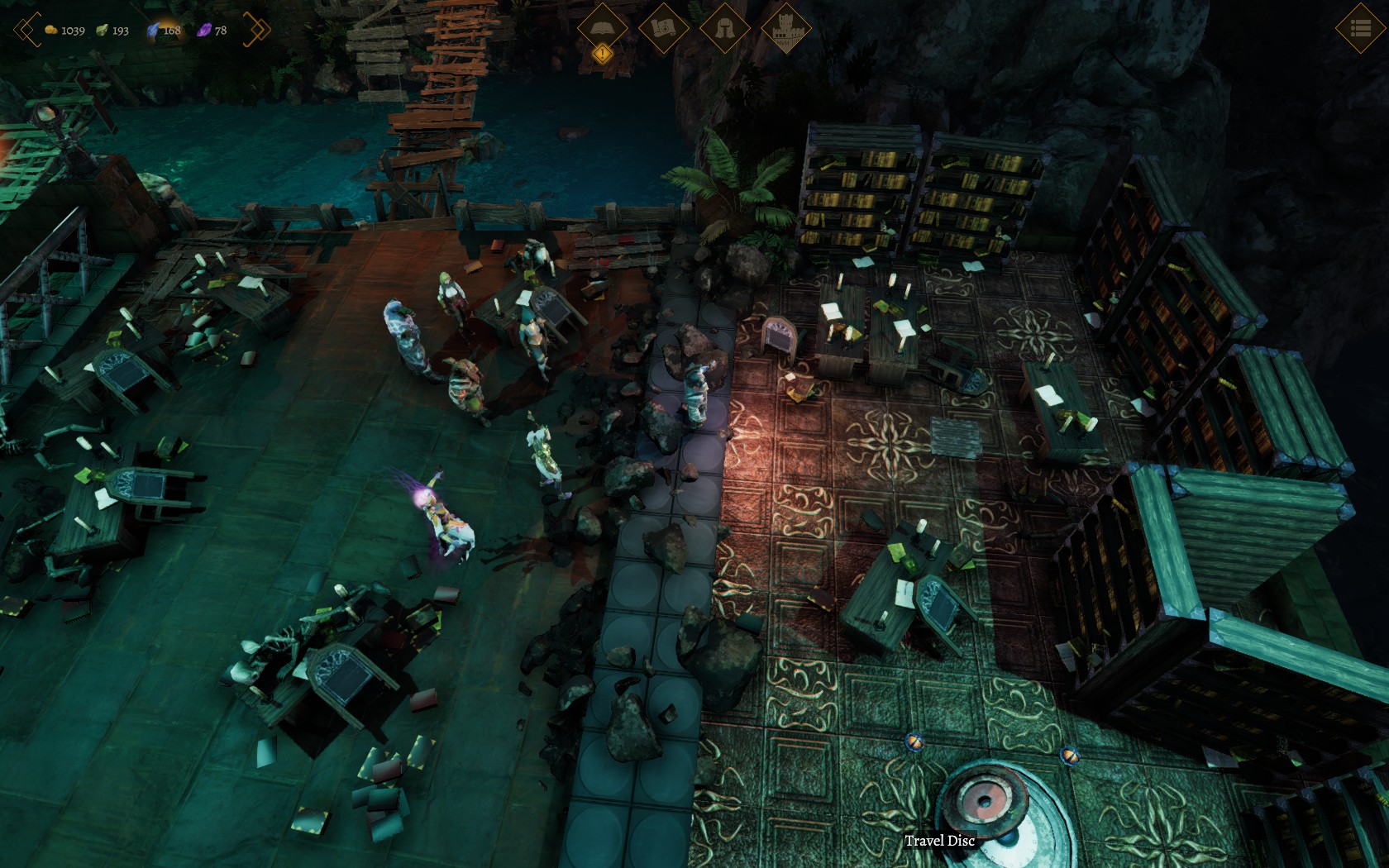Viewport: 1389px width, 868px height.
Task: Click the exclamation alert under the journal
Action: (x=603, y=55)
